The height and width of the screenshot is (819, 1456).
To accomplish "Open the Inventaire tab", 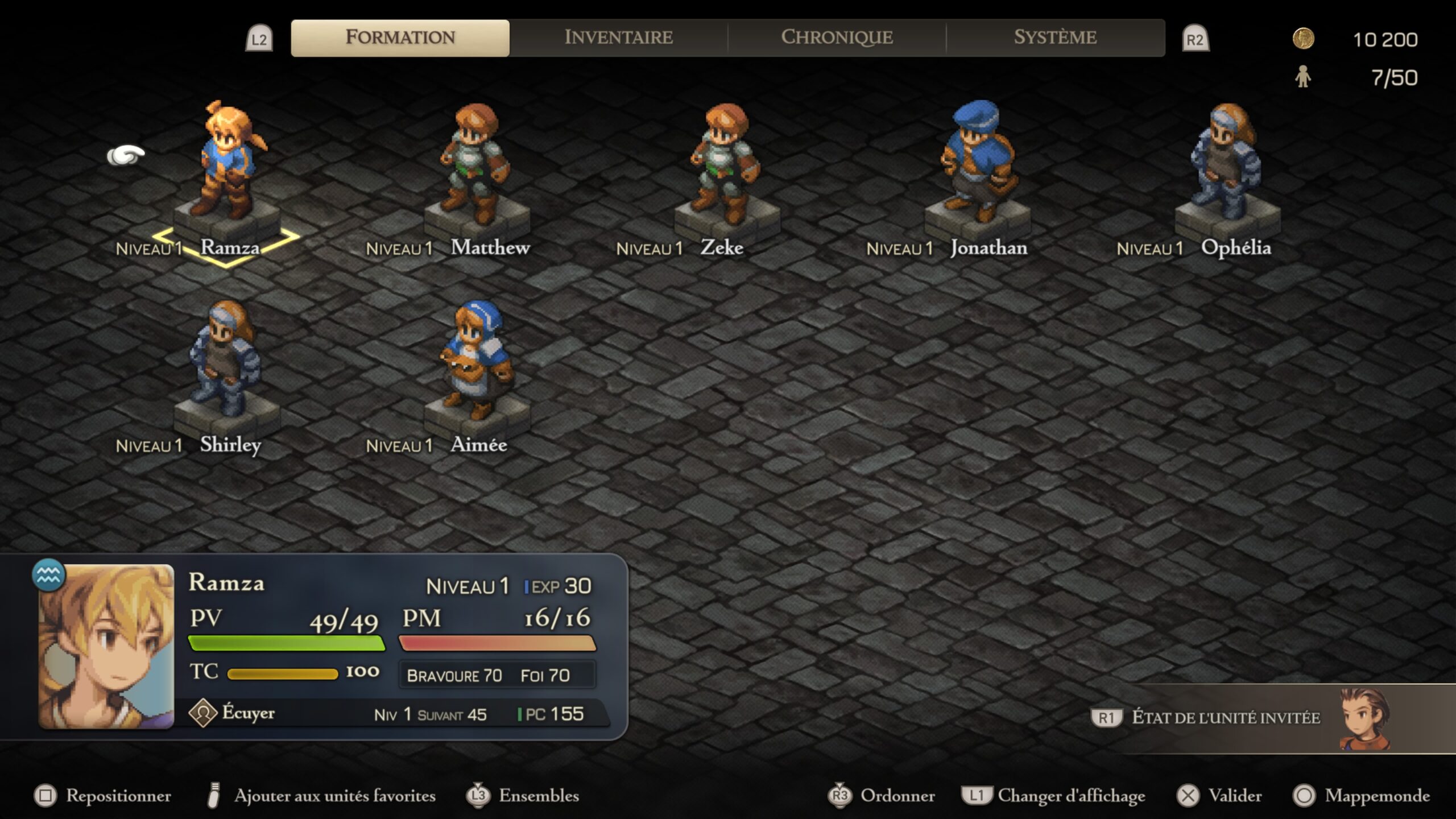I will click(618, 38).
